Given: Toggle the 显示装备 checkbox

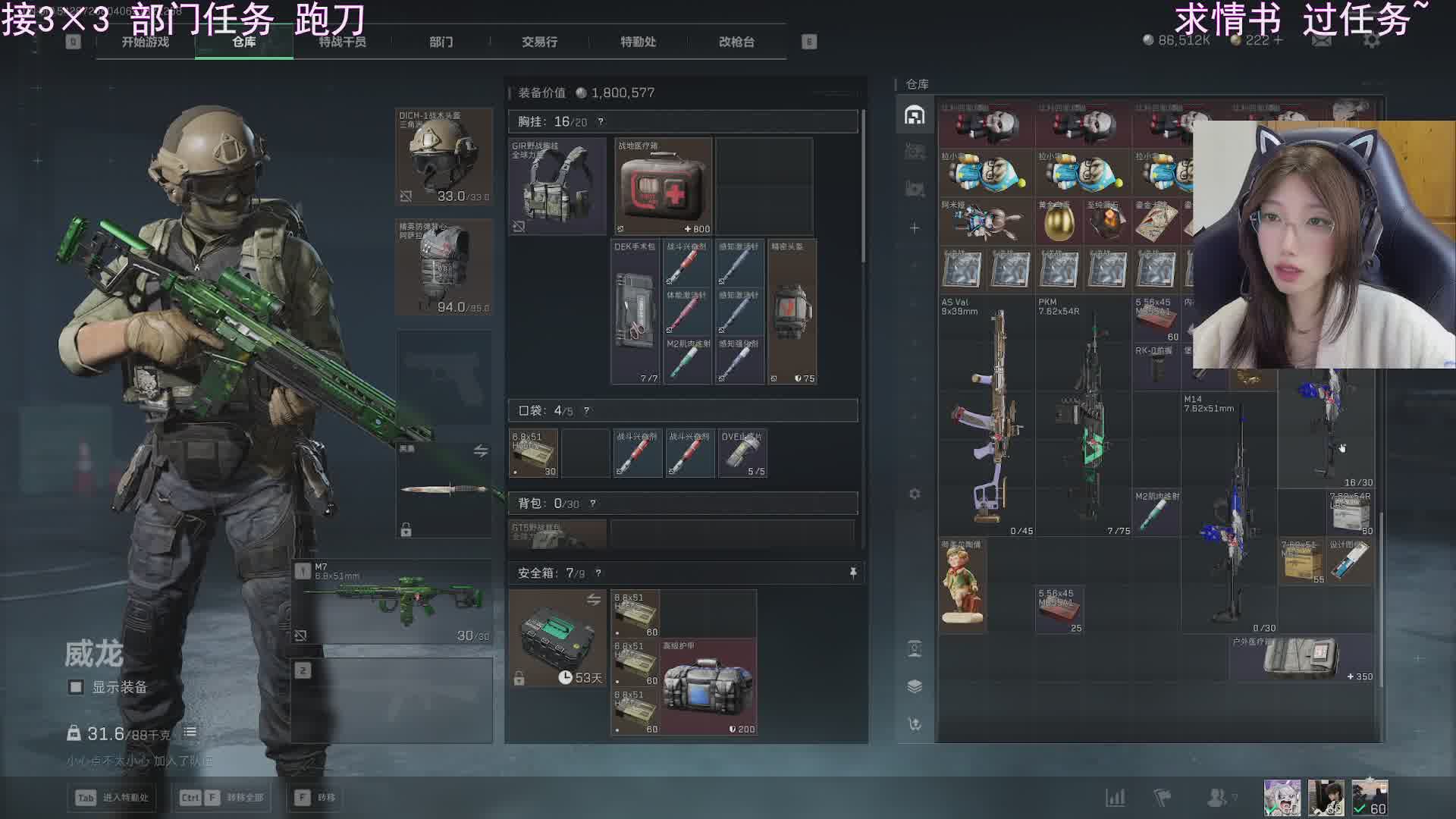Looking at the screenshot, I should [x=76, y=687].
